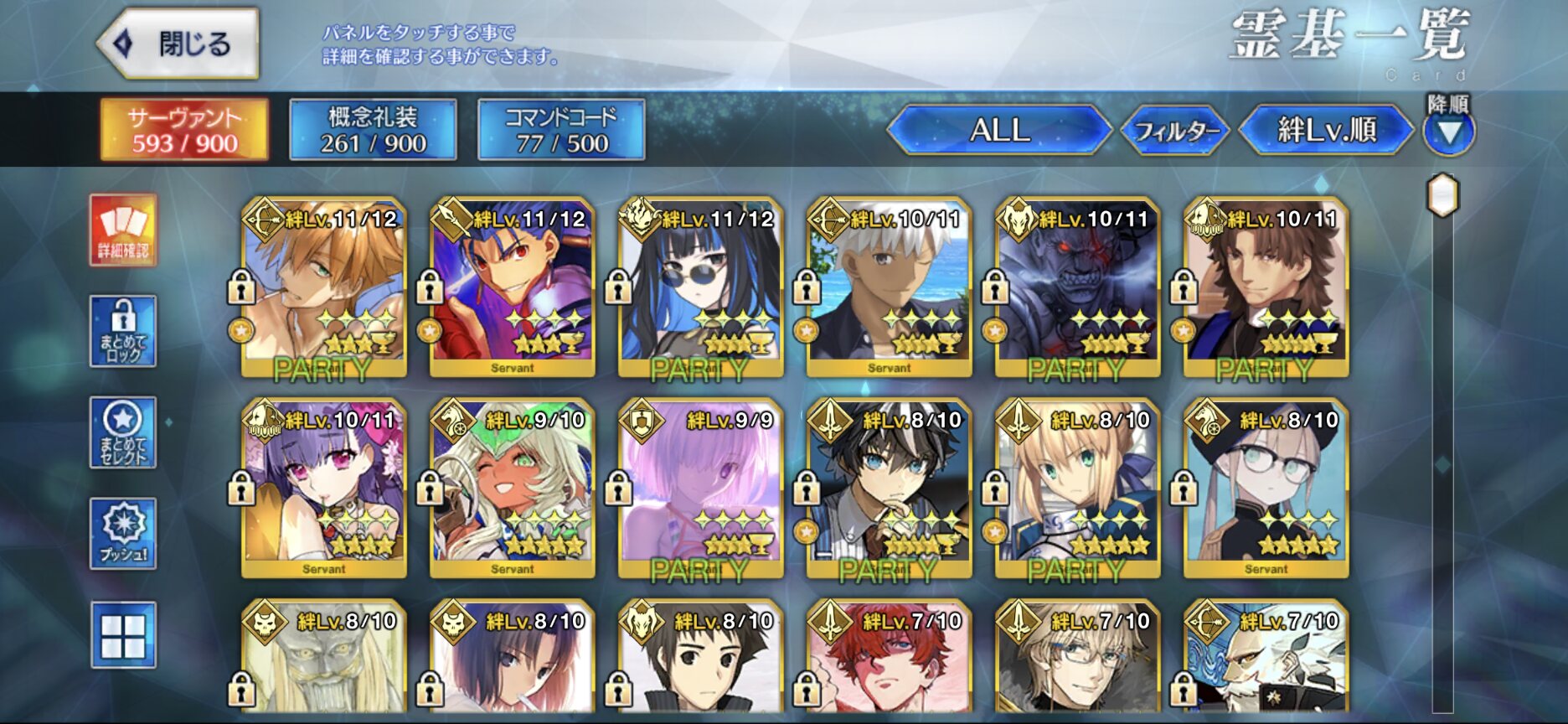Tap the プッシュ! button
The height and width of the screenshot is (724, 1568).
point(123,534)
